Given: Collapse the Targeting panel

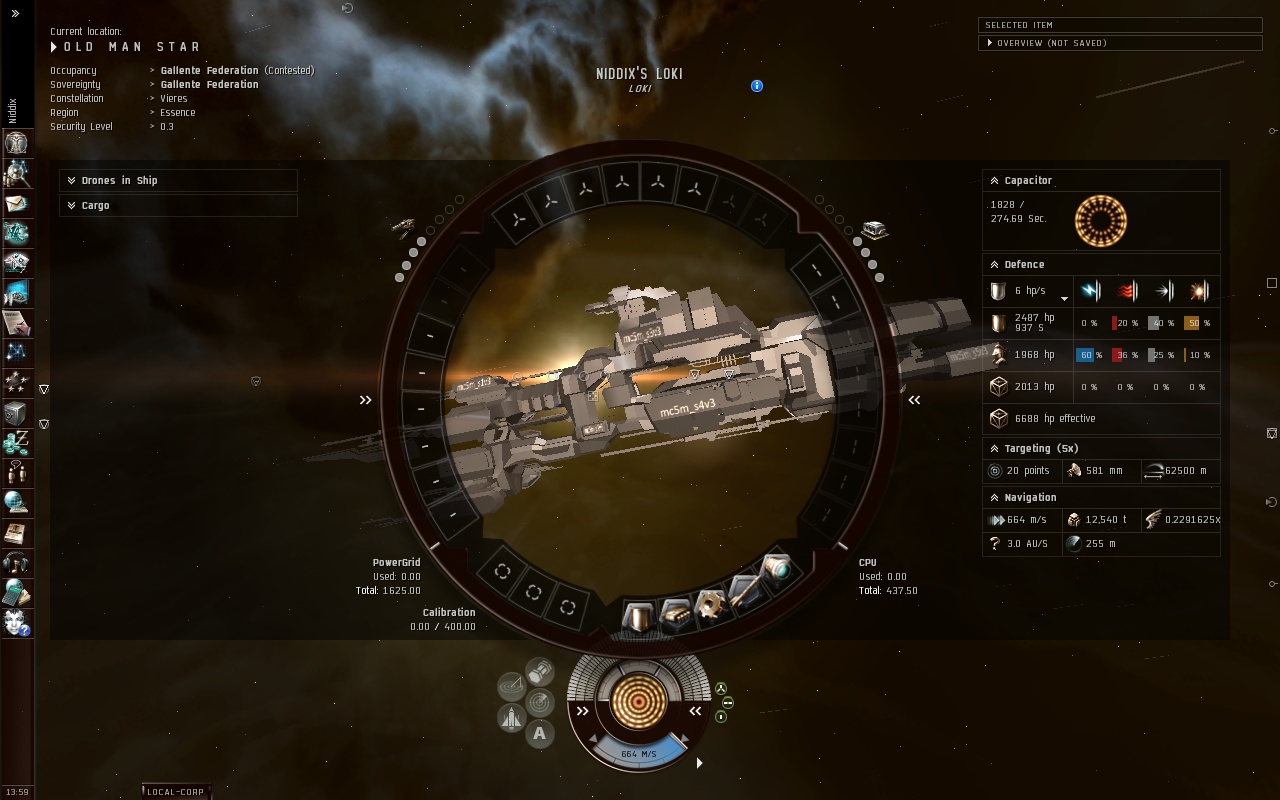Looking at the screenshot, I should 994,449.
